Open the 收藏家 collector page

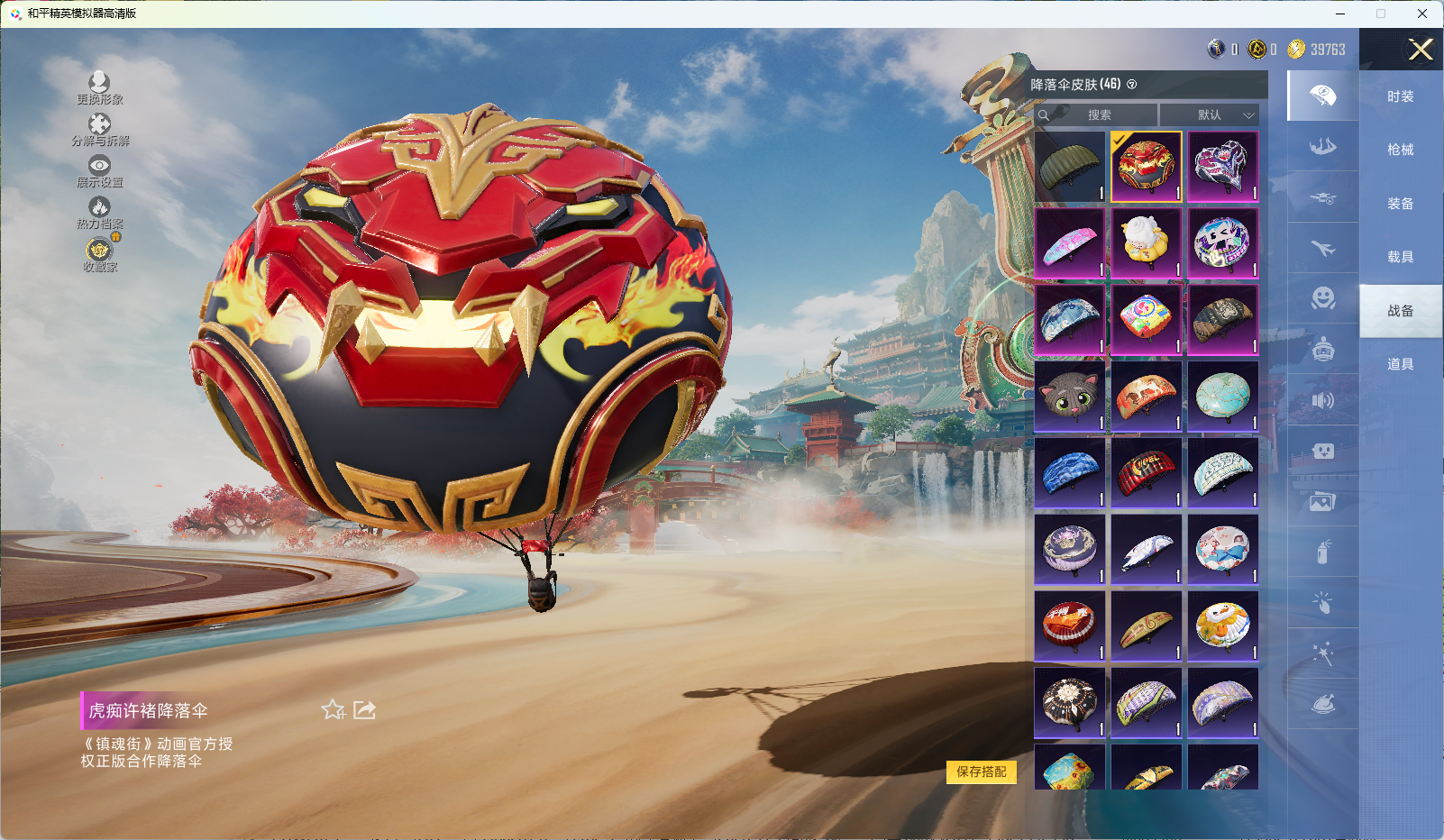click(x=99, y=254)
